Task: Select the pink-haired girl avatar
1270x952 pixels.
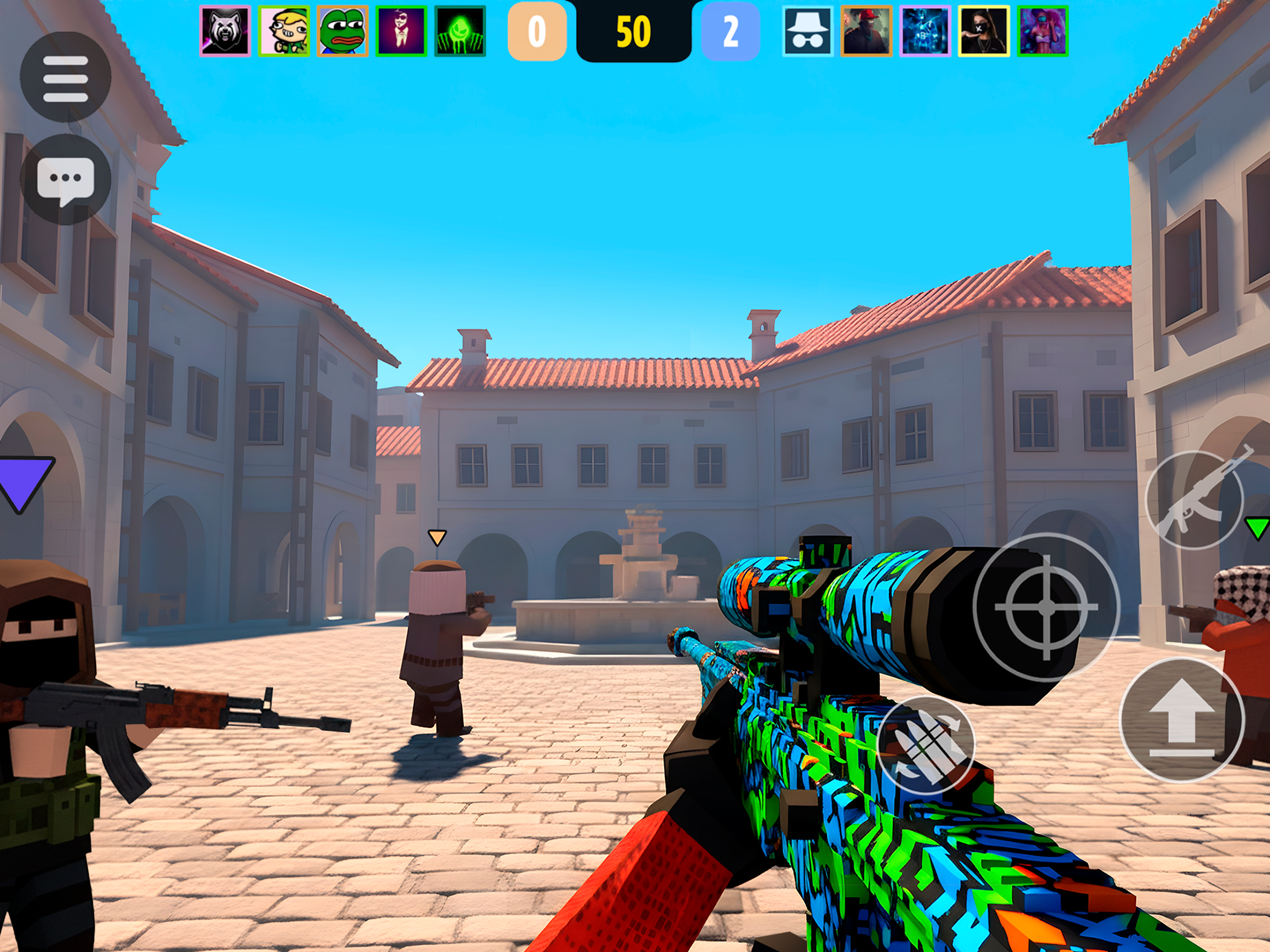Action: tap(1042, 31)
